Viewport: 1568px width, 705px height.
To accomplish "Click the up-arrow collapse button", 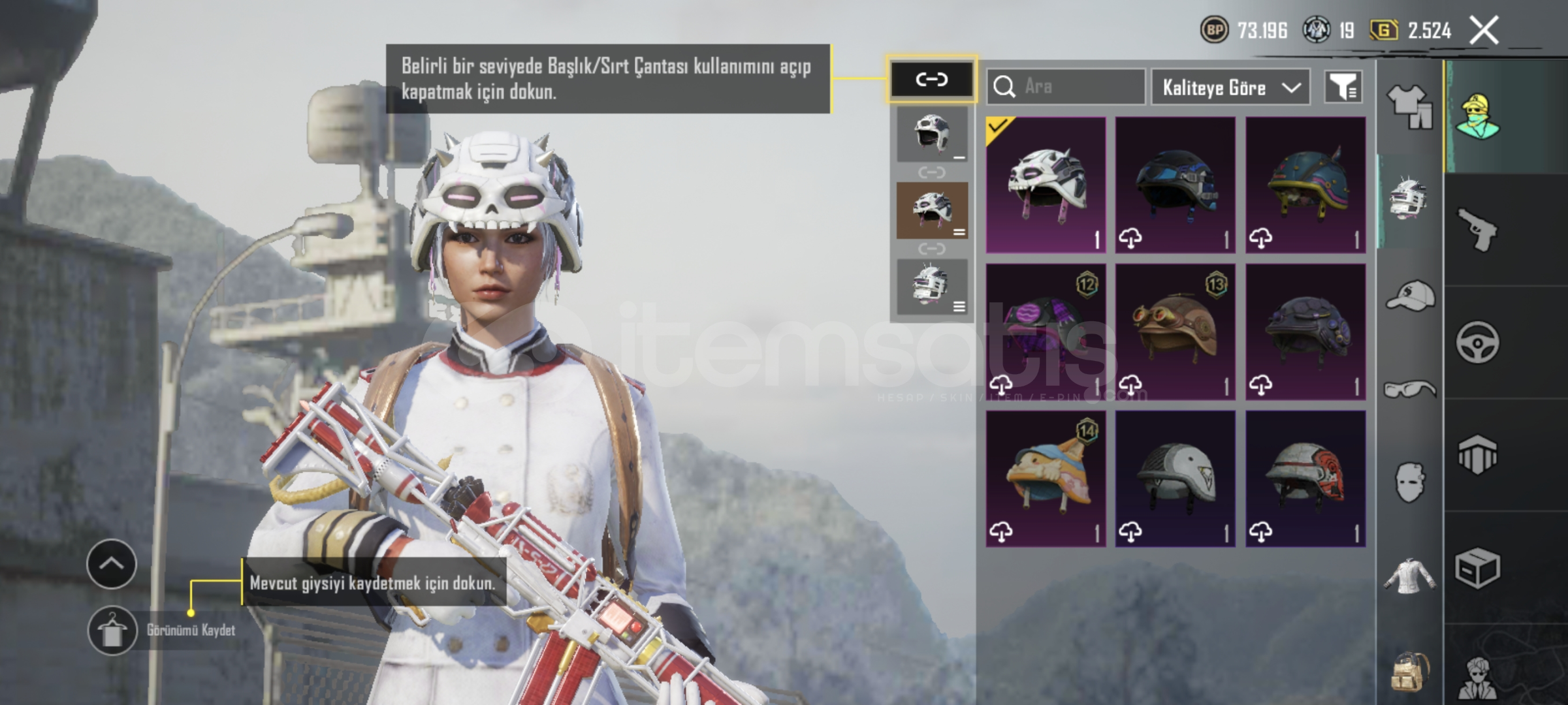I will click(112, 564).
